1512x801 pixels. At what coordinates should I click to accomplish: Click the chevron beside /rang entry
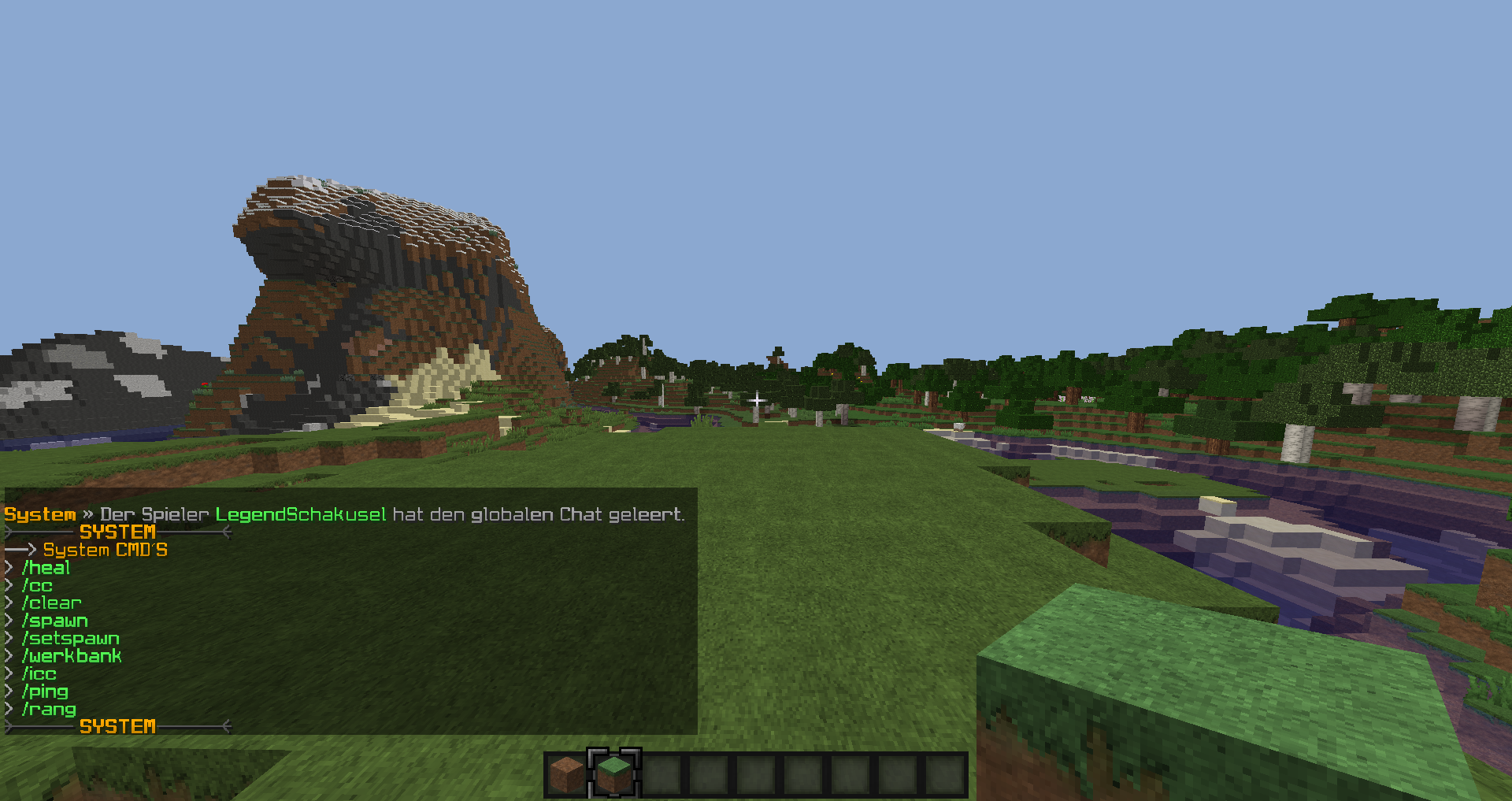pyautogui.click(x=8, y=709)
